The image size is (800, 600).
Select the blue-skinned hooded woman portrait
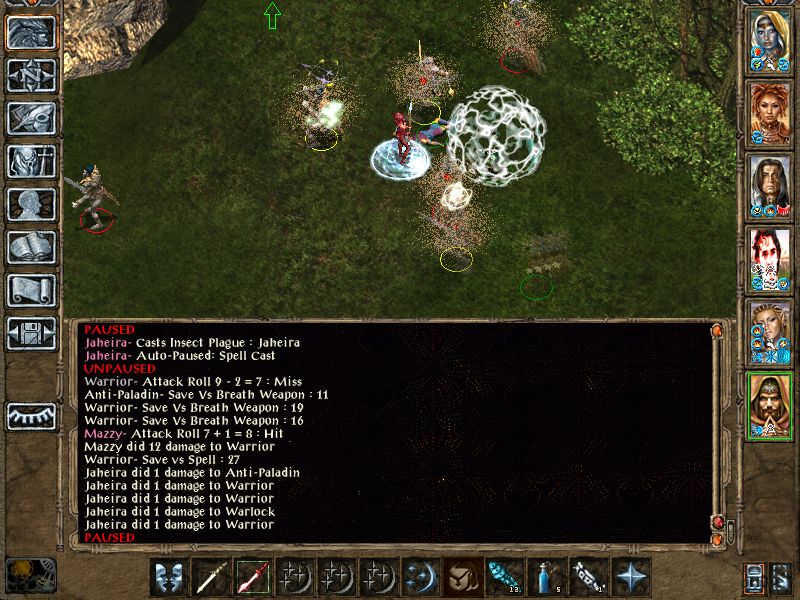(770, 41)
